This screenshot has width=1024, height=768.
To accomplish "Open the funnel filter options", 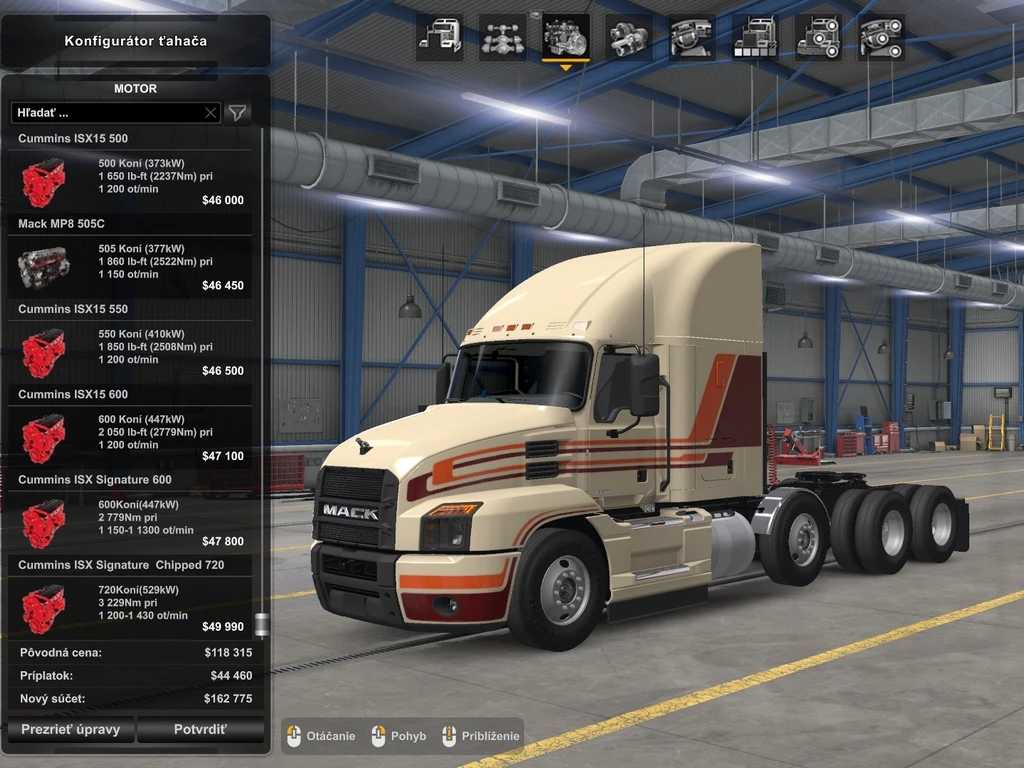I will point(237,113).
